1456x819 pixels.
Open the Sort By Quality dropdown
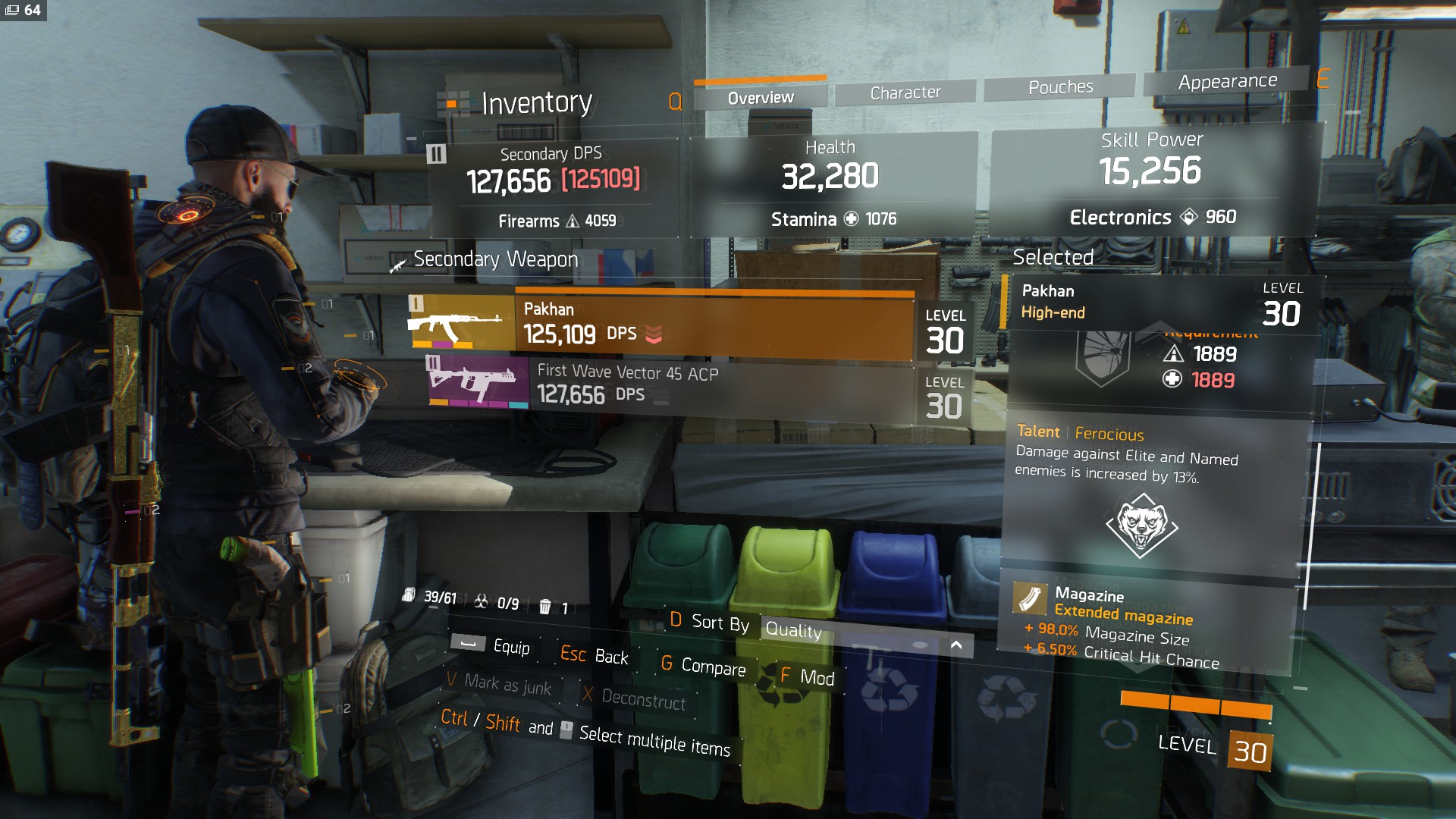pyautogui.click(x=864, y=634)
